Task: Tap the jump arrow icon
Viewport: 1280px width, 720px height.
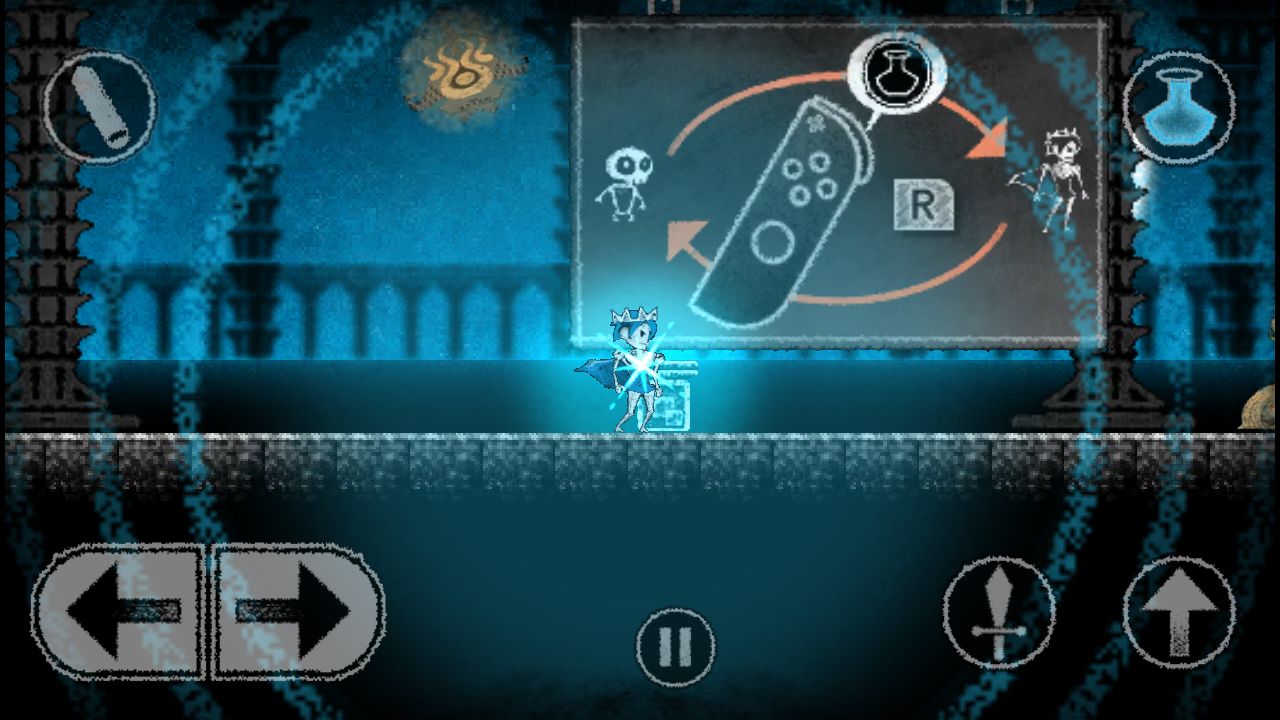Action: click(1180, 615)
